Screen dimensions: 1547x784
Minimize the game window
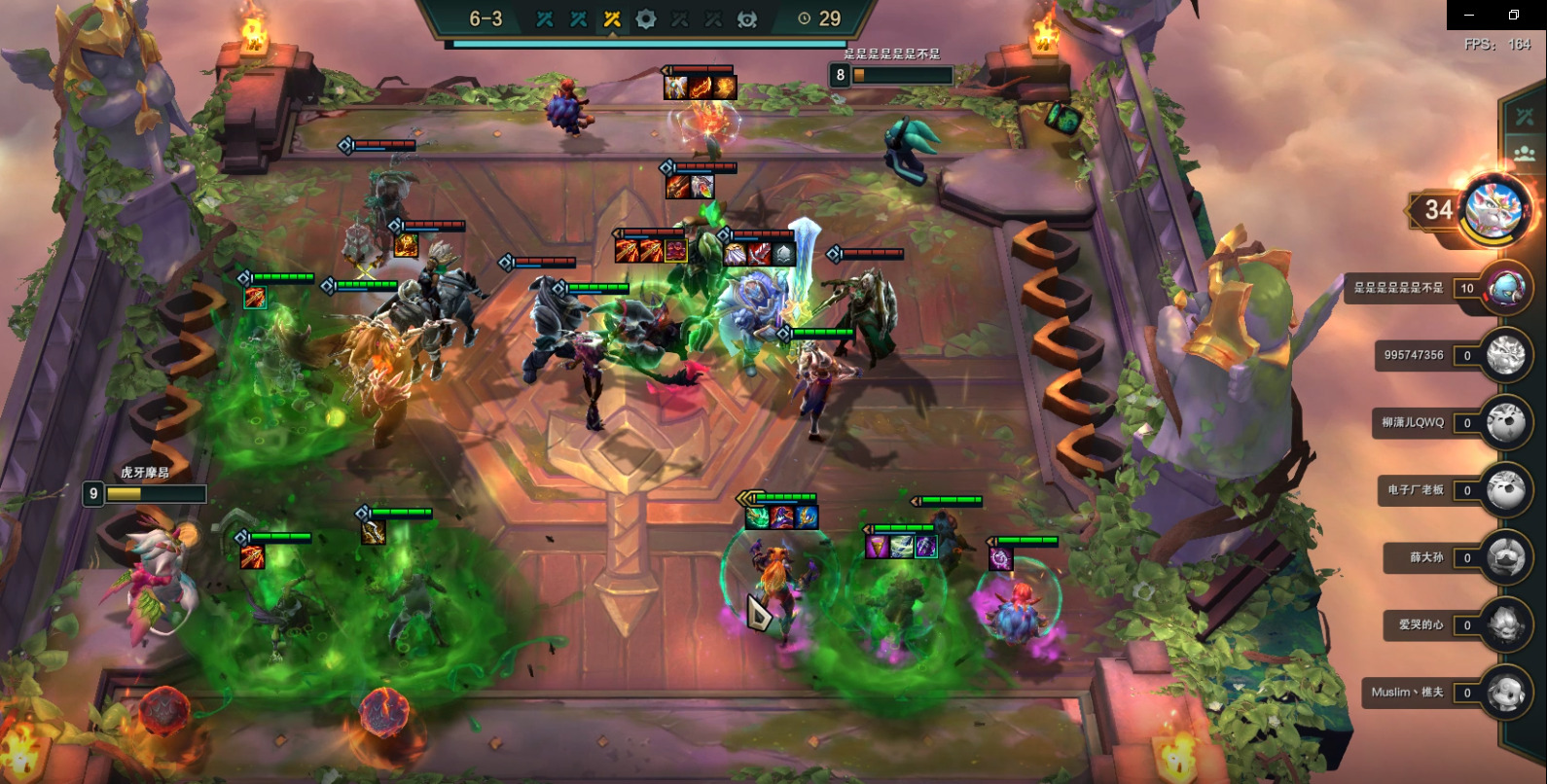1469,15
